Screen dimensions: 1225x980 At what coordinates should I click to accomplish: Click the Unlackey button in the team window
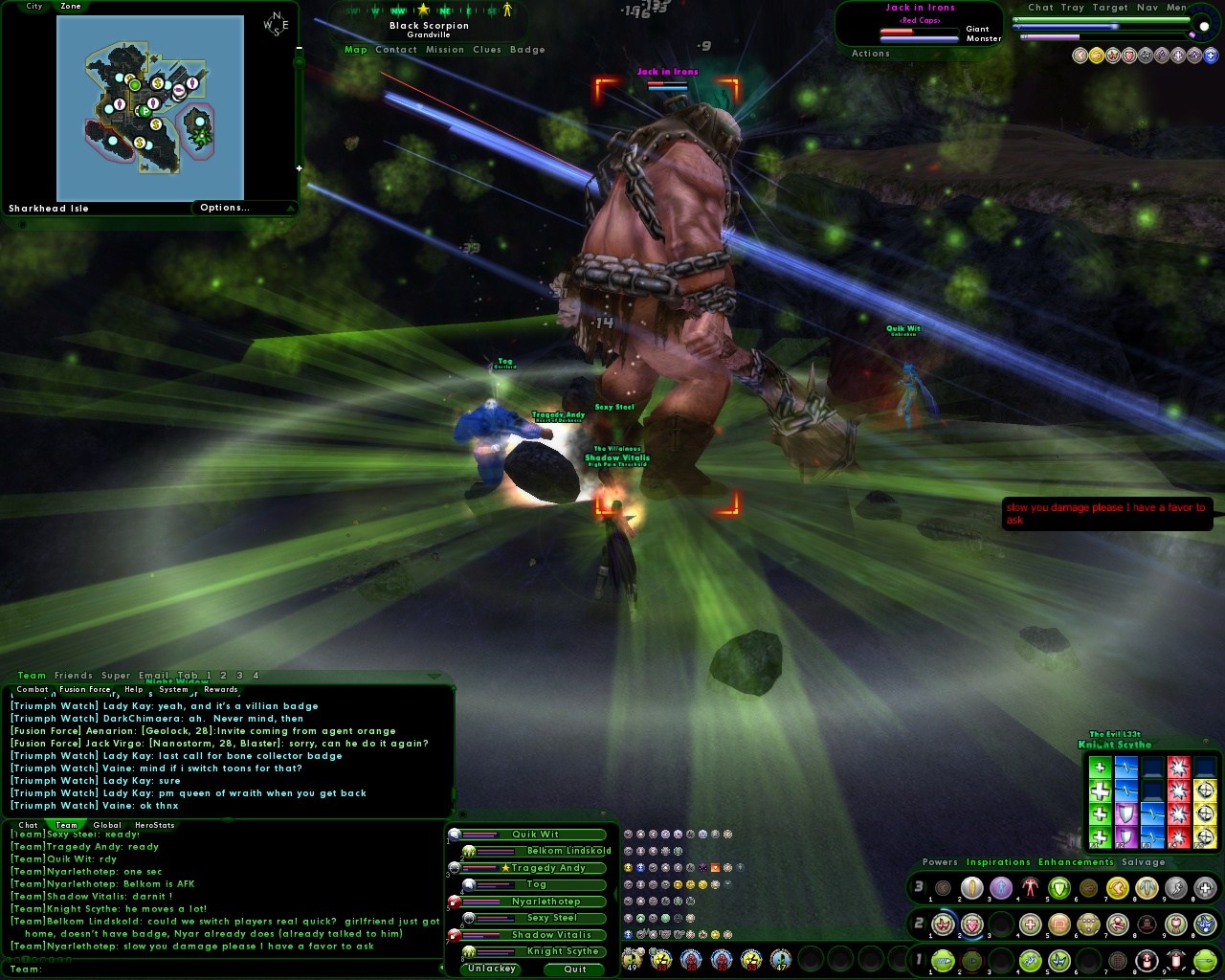489,969
